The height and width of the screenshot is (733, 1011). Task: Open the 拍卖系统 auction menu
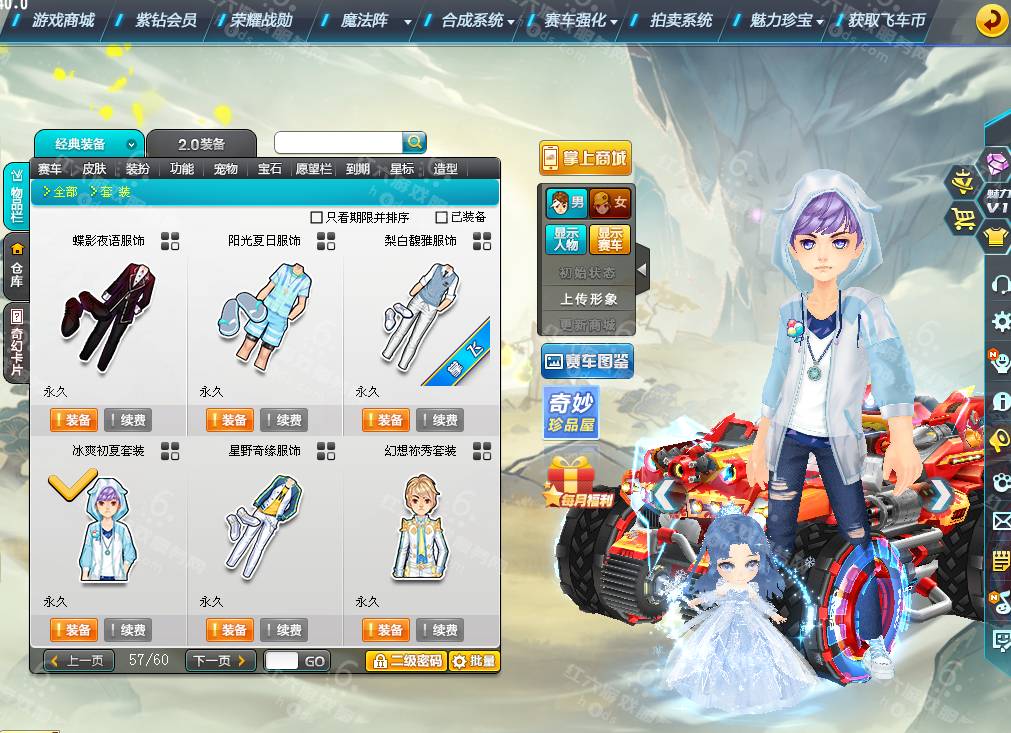tap(681, 20)
